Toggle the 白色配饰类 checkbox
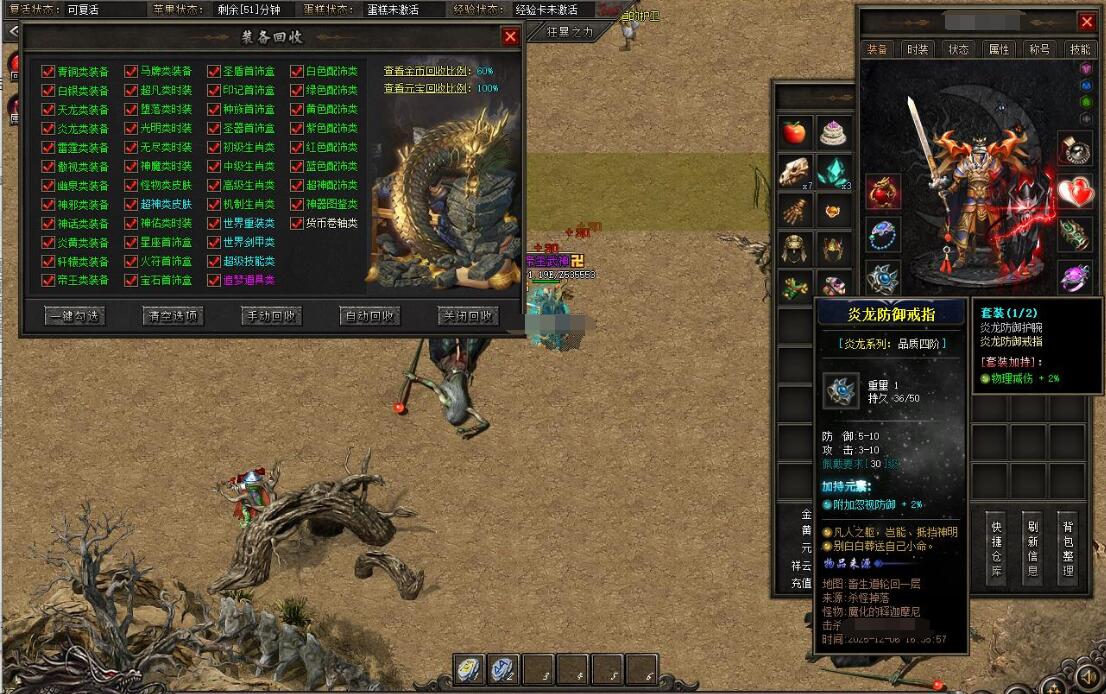 point(297,71)
